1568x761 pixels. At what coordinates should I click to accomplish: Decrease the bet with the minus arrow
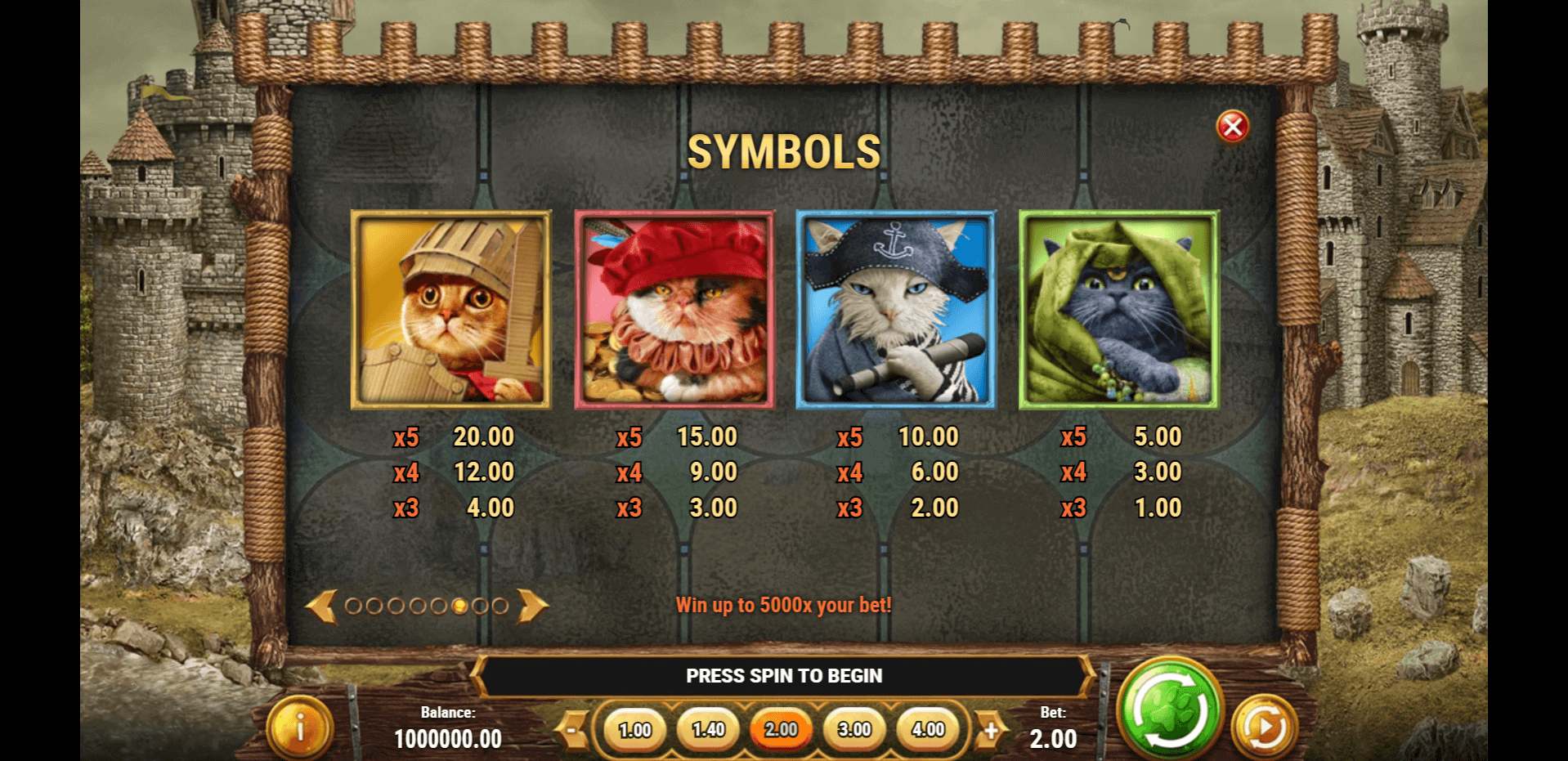575,730
